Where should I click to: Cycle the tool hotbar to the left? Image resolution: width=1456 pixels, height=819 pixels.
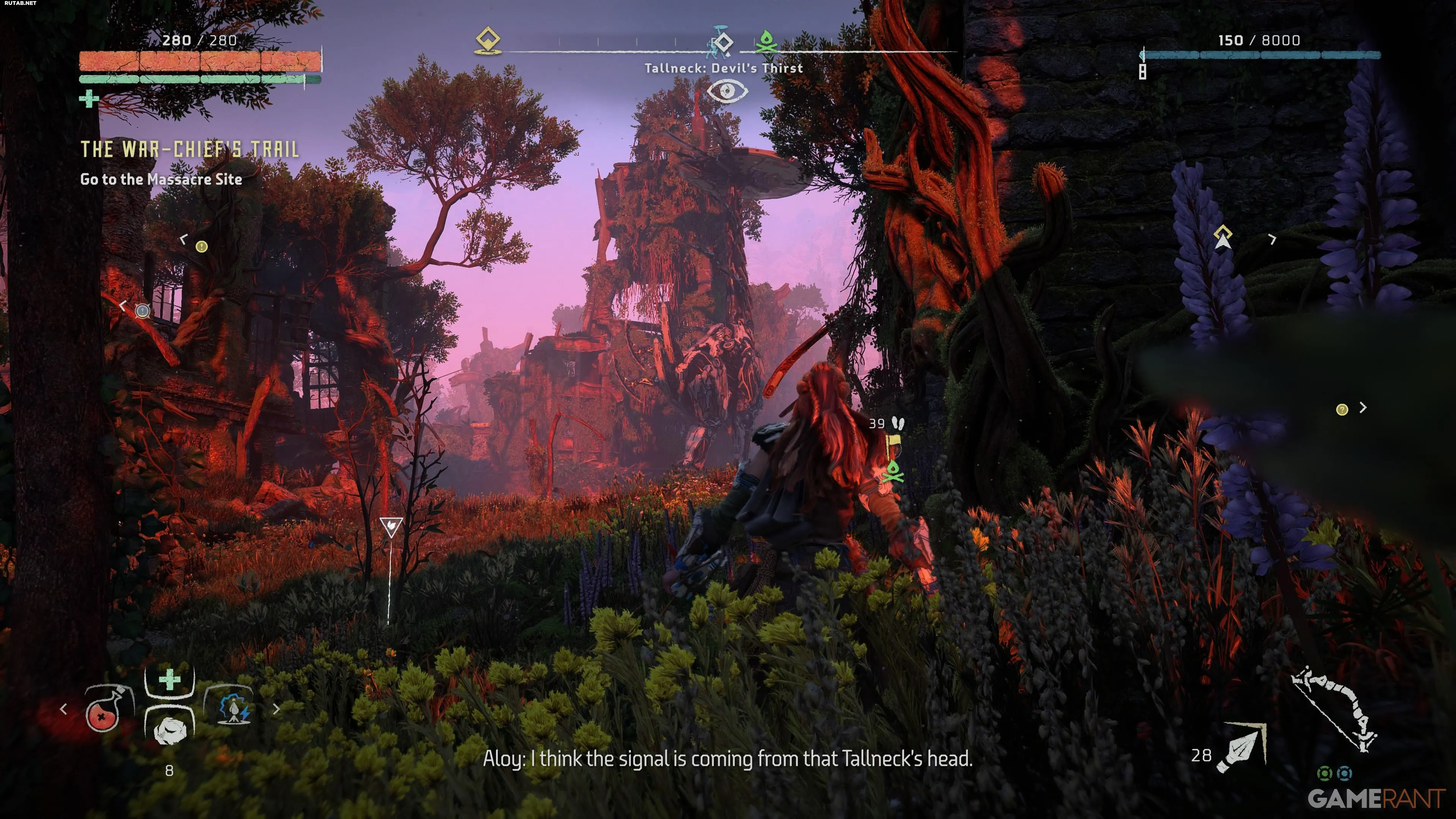coord(63,709)
